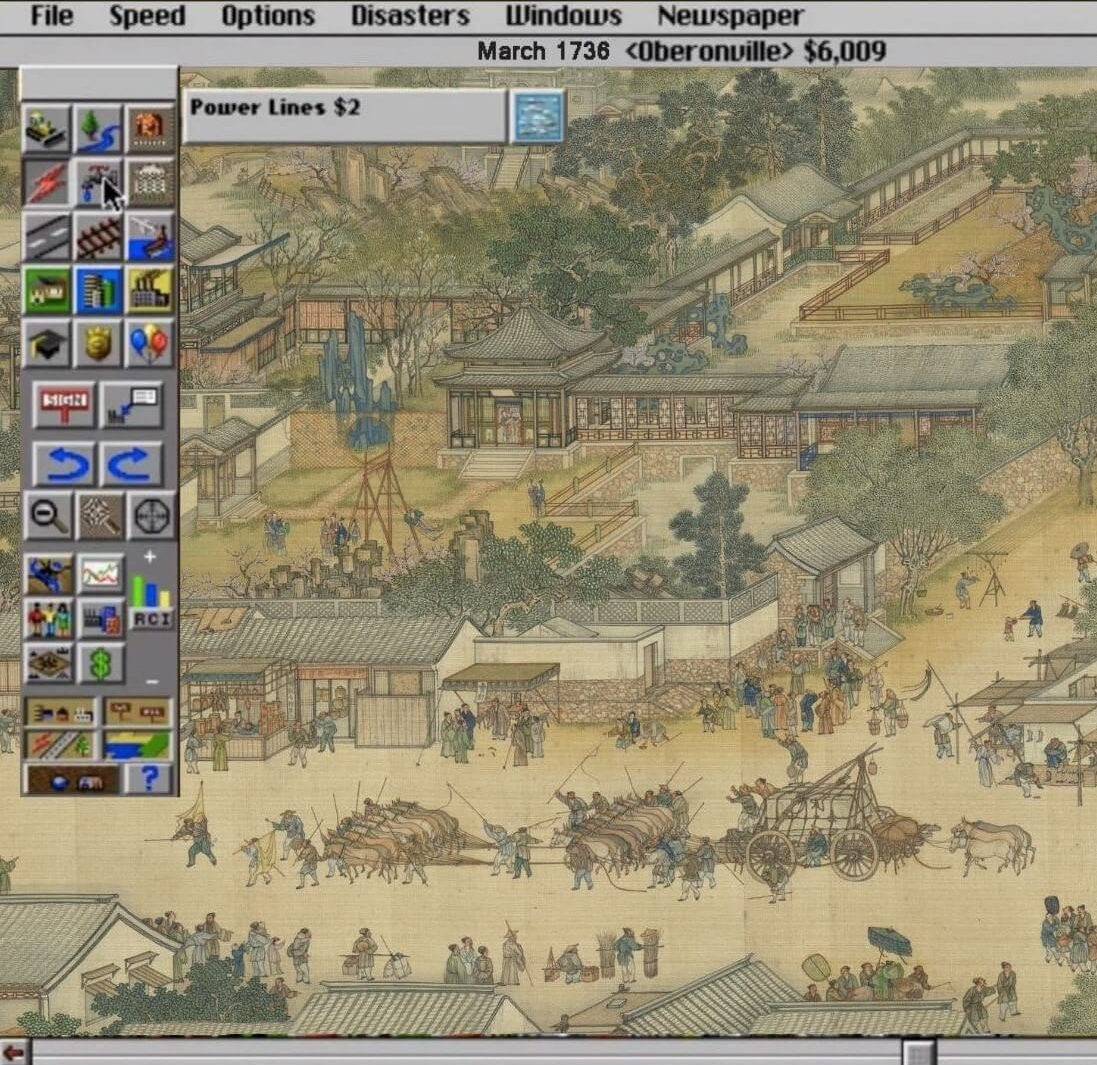Open the Newspaper menu
The height and width of the screenshot is (1065, 1097).
pyautogui.click(x=730, y=16)
